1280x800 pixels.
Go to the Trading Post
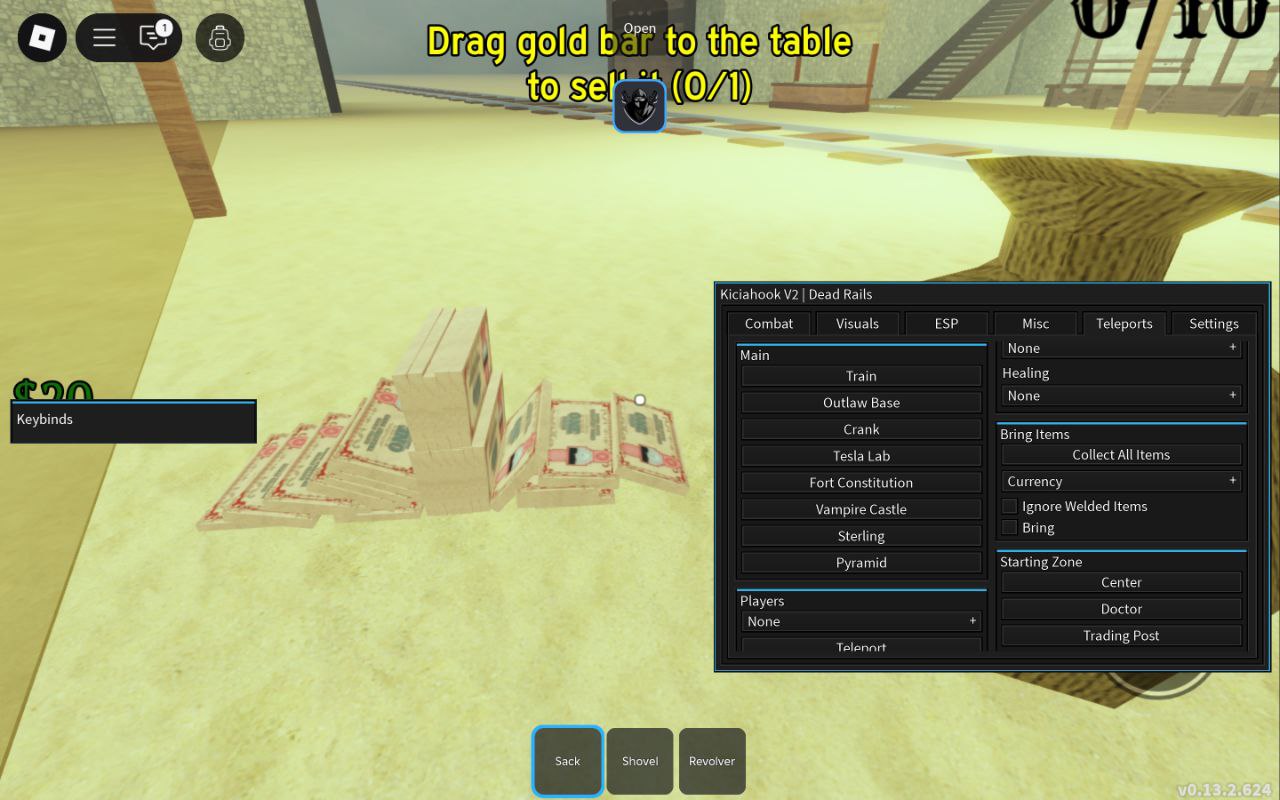1121,635
